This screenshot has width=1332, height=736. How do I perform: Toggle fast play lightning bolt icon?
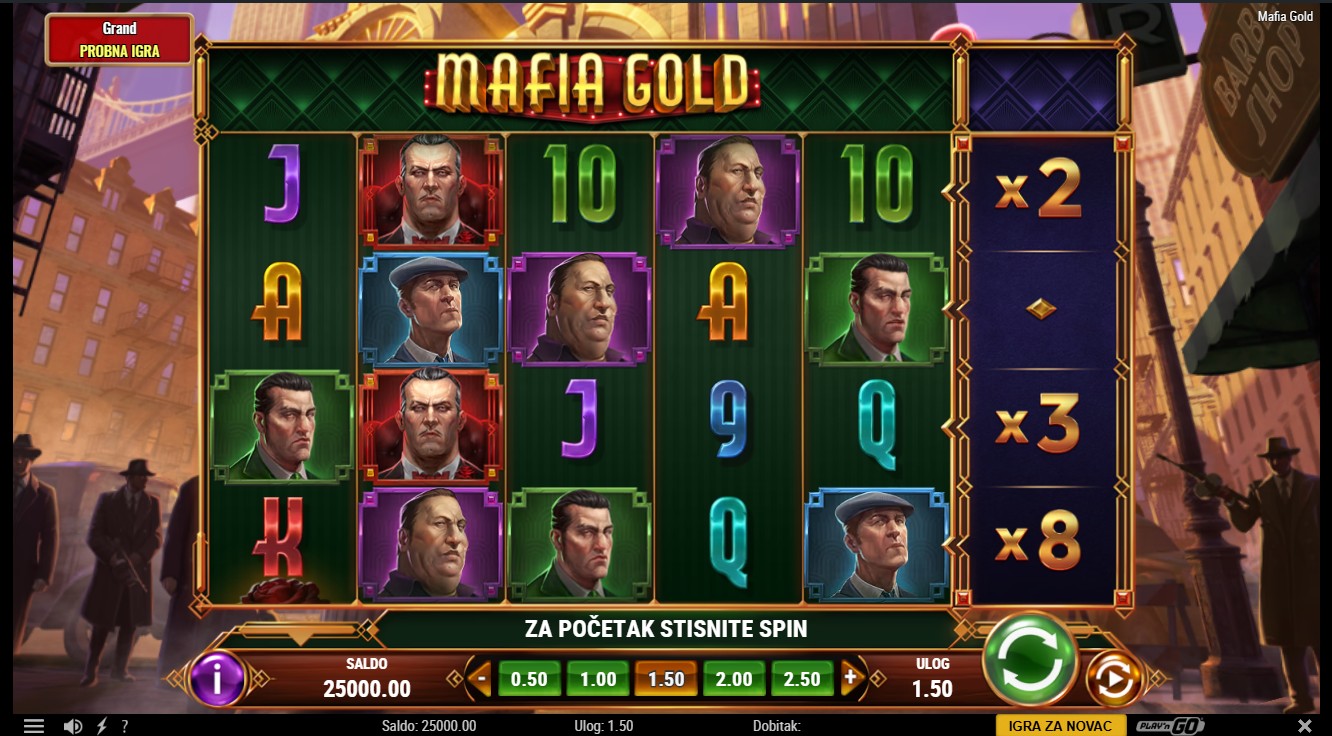pos(102,726)
